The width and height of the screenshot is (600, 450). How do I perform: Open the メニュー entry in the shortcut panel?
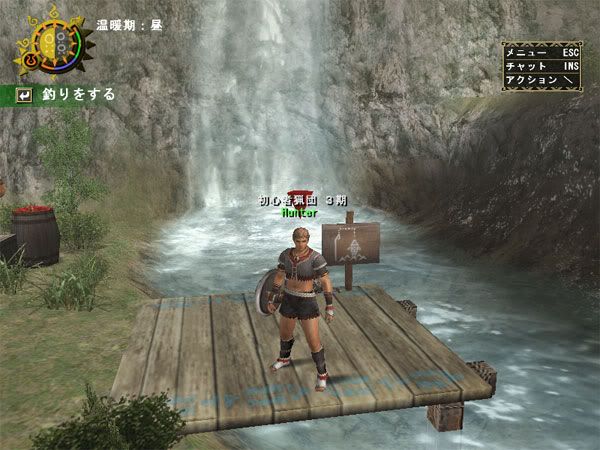coord(541,51)
